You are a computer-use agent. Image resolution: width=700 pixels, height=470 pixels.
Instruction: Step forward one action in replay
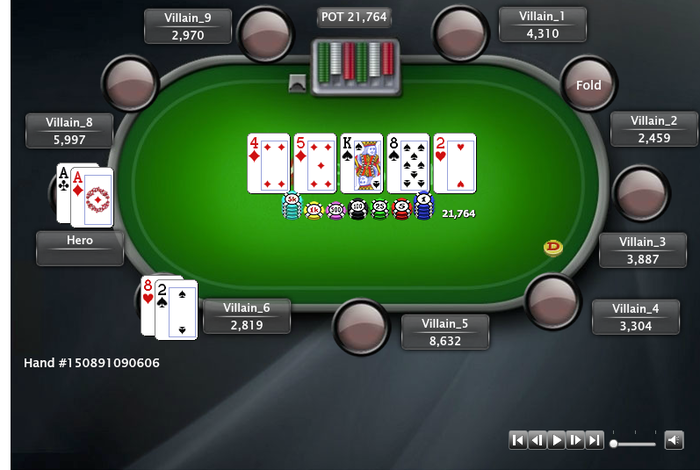tap(575, 440)
